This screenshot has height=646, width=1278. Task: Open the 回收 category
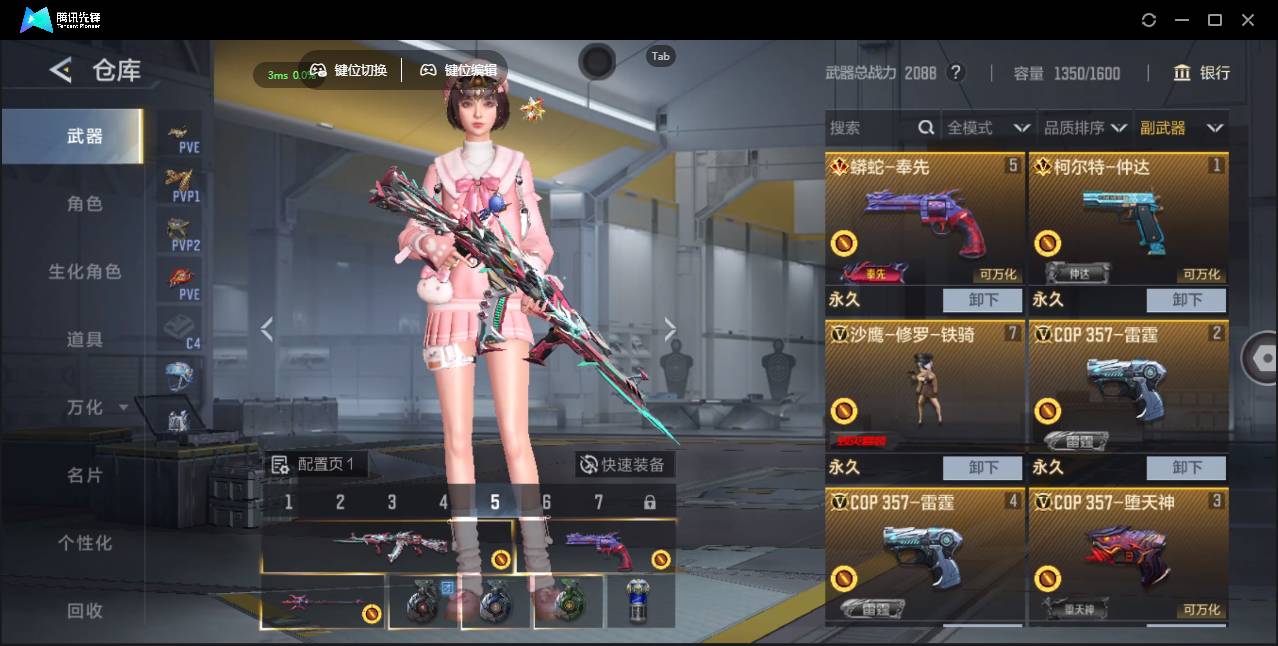pyautogui.click(x=85, y=610)
